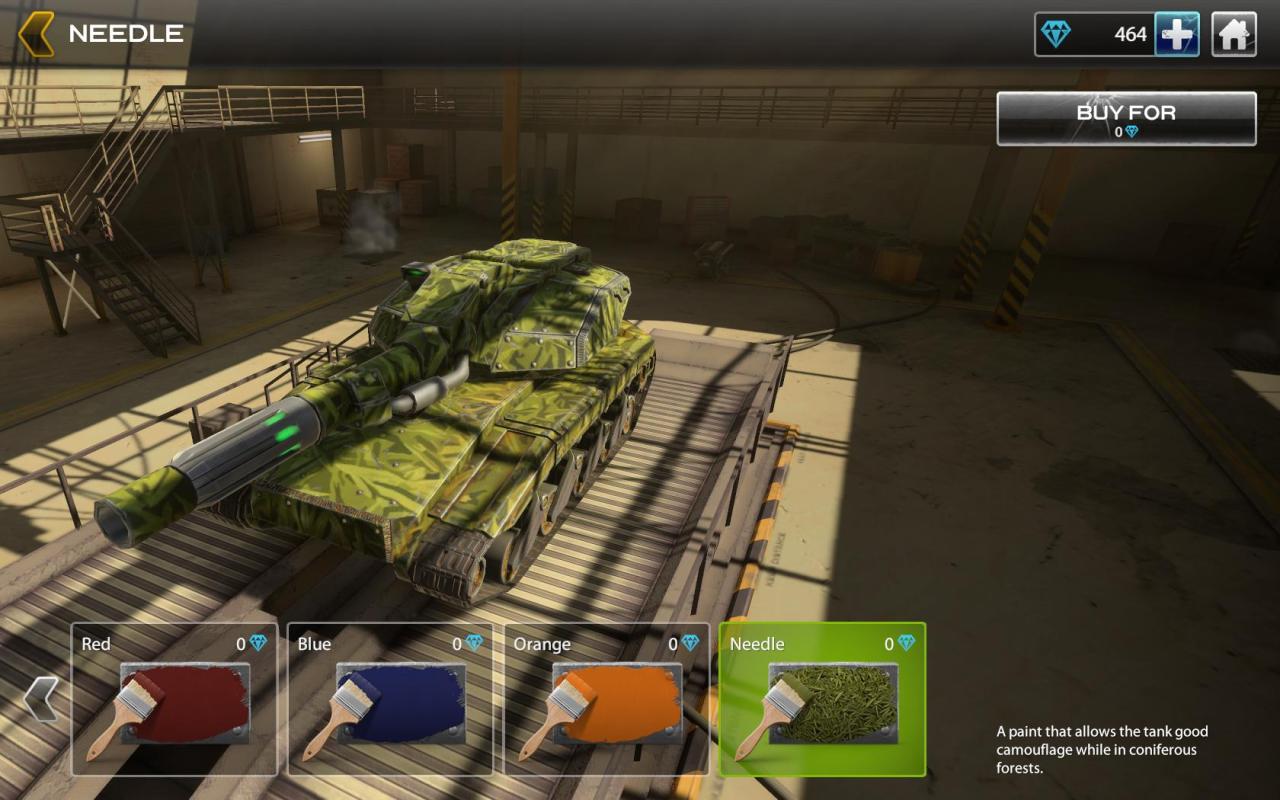The width and height of the screenshot is (1280, 800).
Task: Select the Needle camouflage paint tile
Action: [x=822, y=699]
